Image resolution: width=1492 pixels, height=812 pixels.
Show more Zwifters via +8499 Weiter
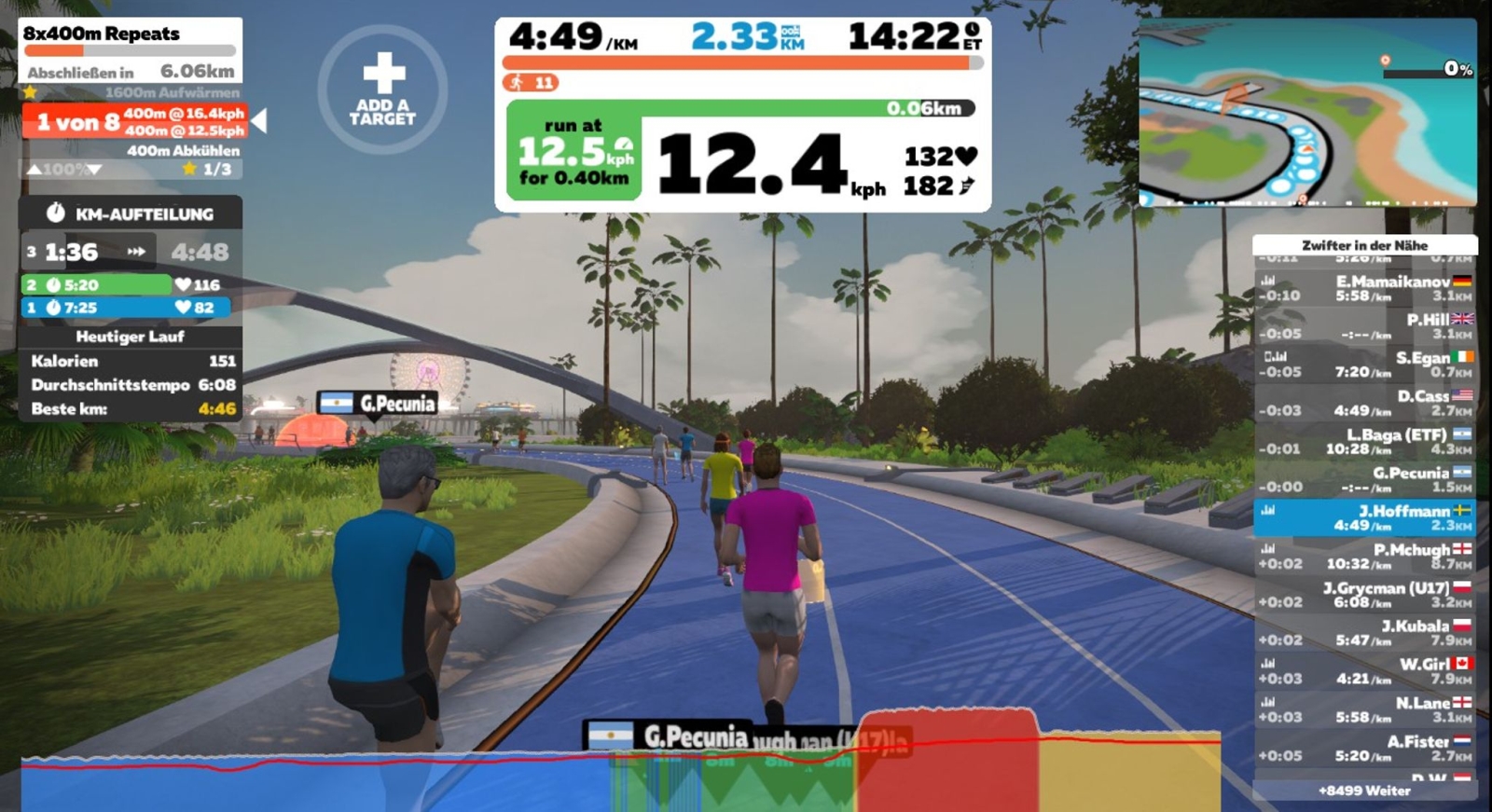[1364, 791]
